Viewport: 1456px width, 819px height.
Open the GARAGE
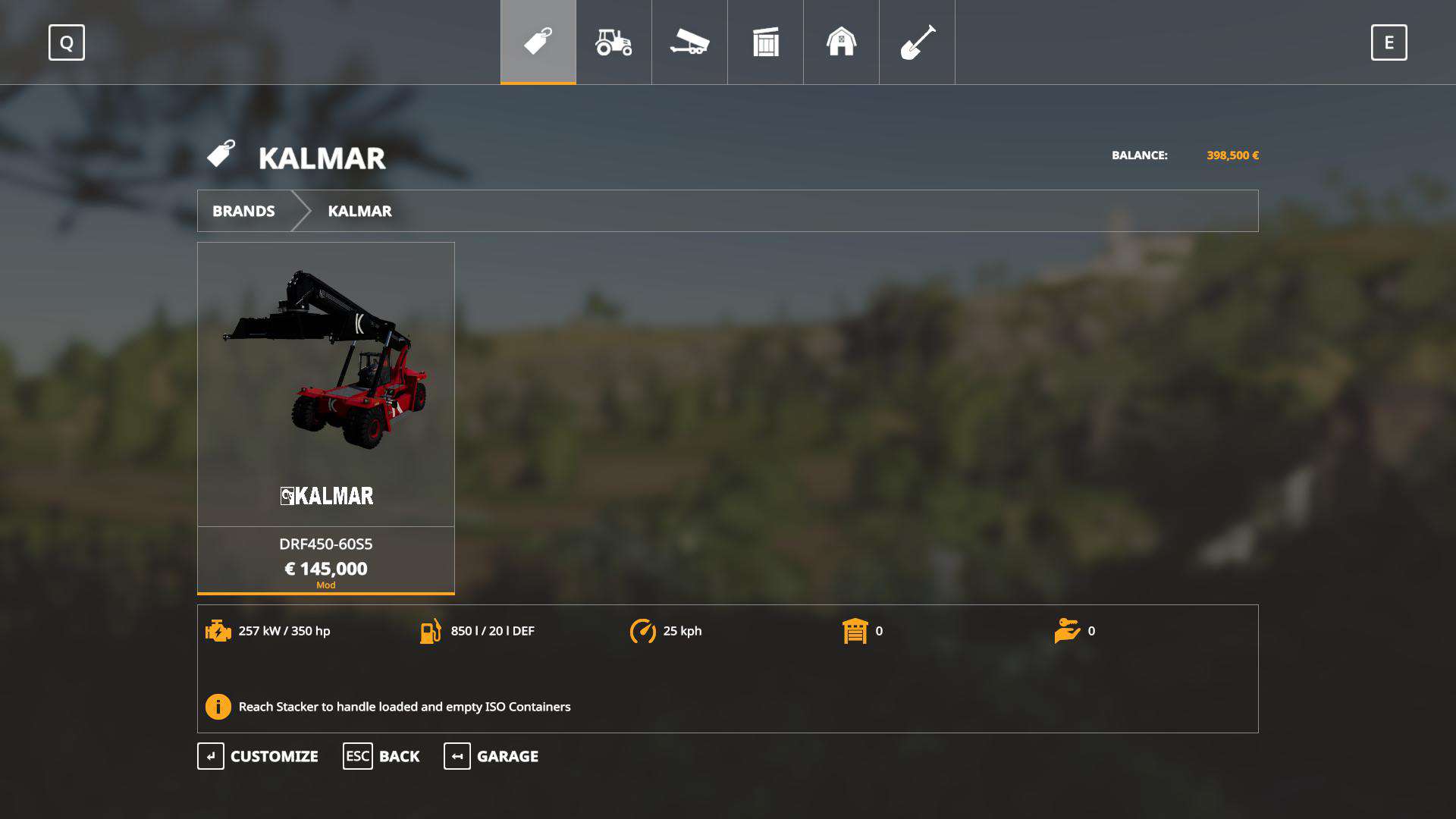pos(491,756)
